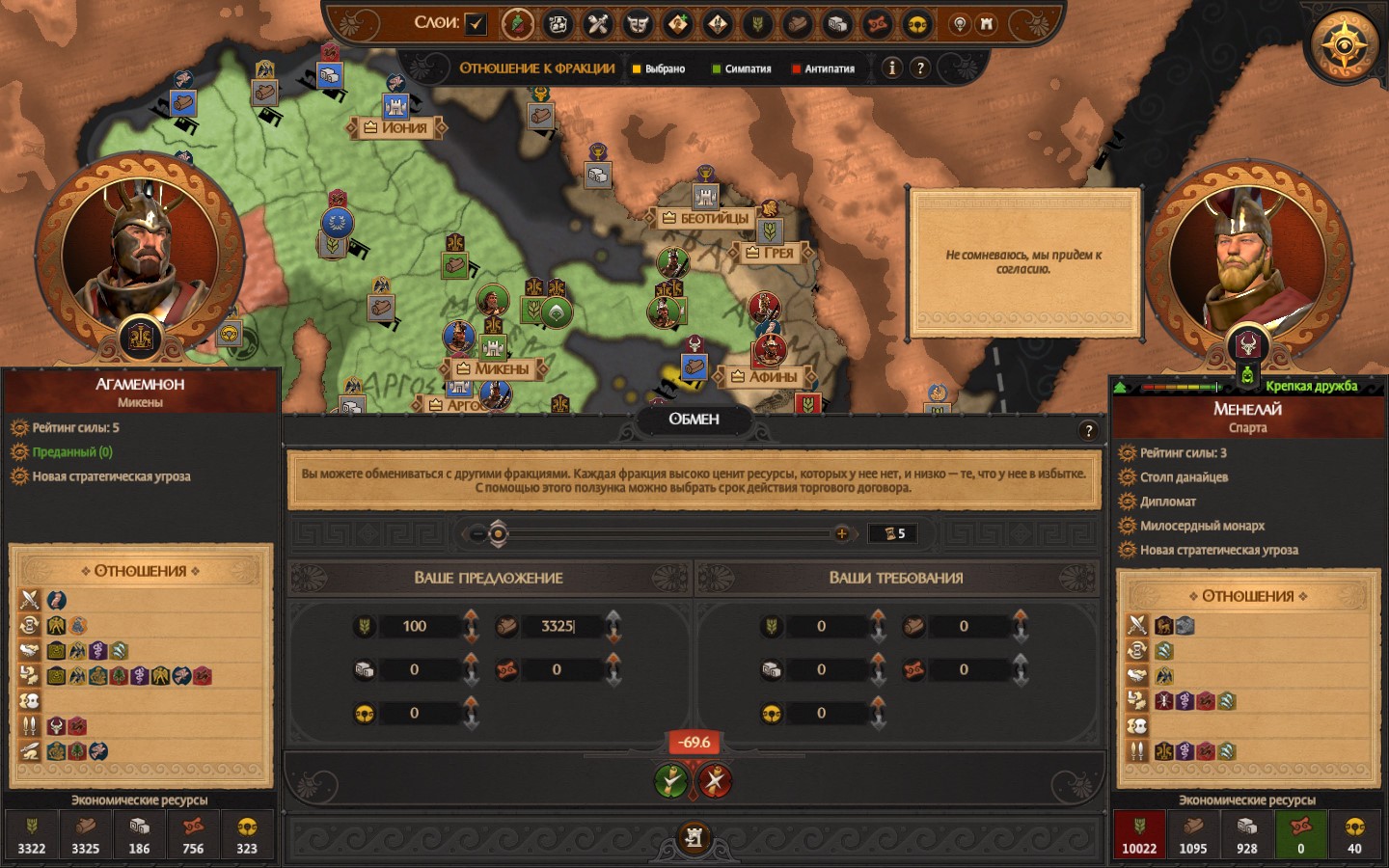
Task: Select the gold resource map layer
Action: (x=917, y=24)
